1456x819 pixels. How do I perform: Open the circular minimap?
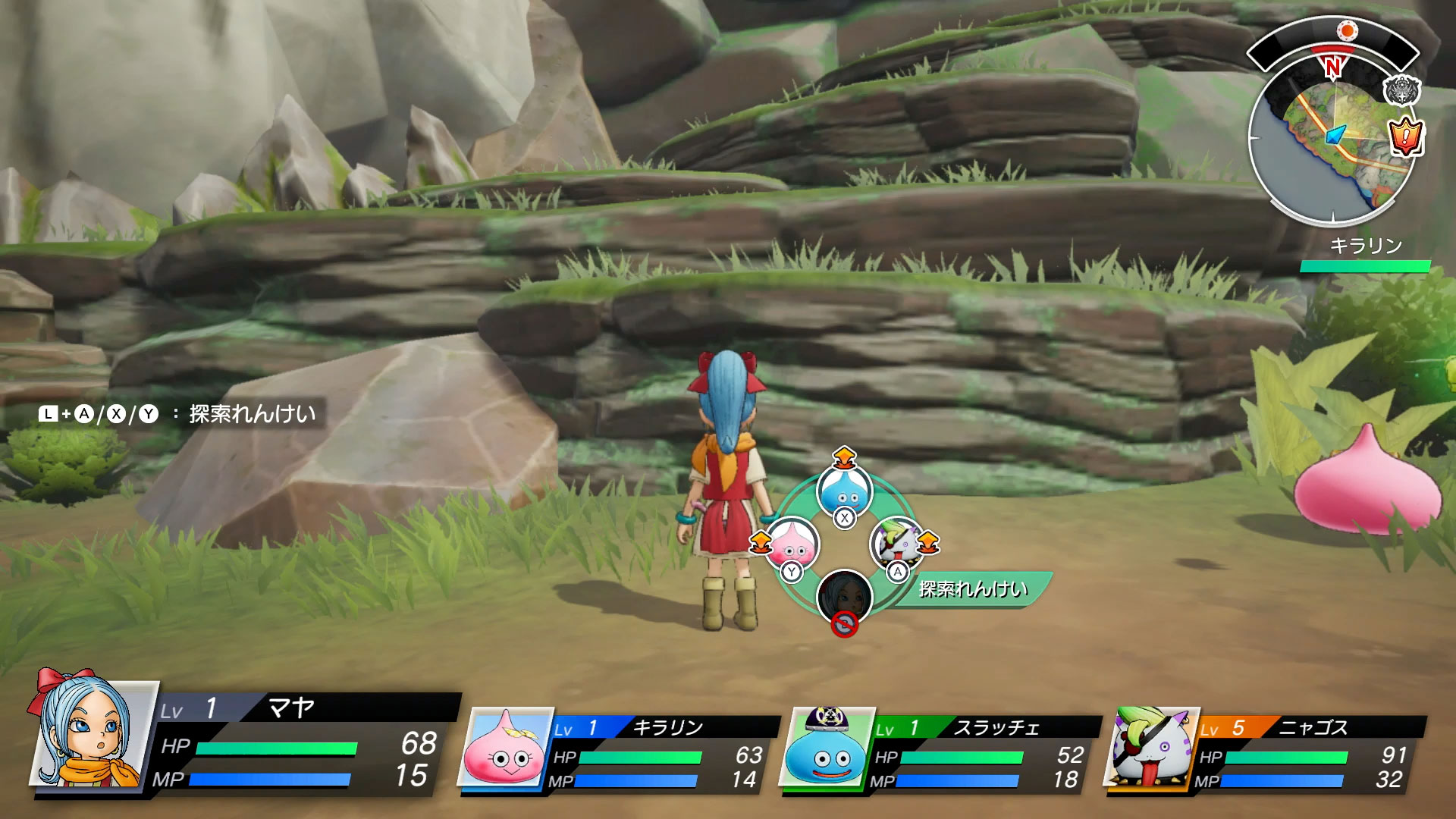click(1332, 144)
